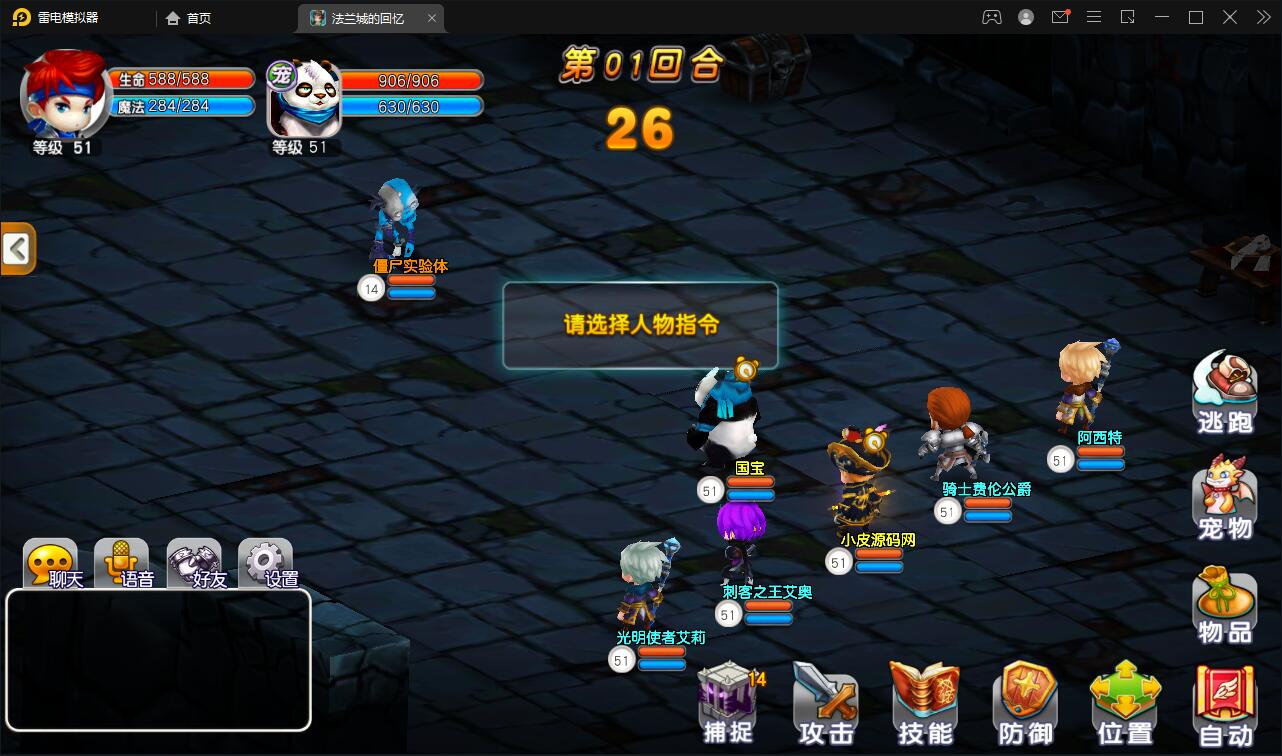Collapse the left side panel arrow
1282x756 pixels.
[x=16, y=247]
